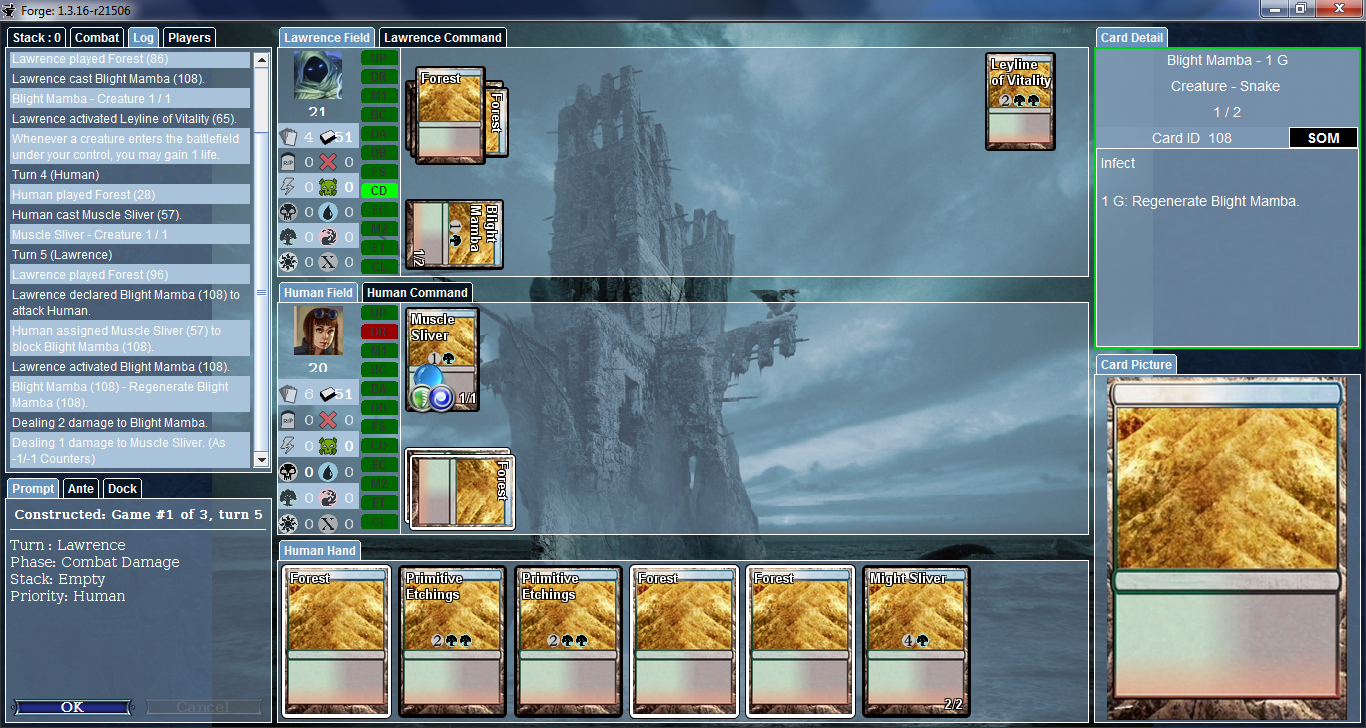Click the log panel scroll-down arrow
The height and width of the screenshot is (728, 1366).
(x=262, y=459)
